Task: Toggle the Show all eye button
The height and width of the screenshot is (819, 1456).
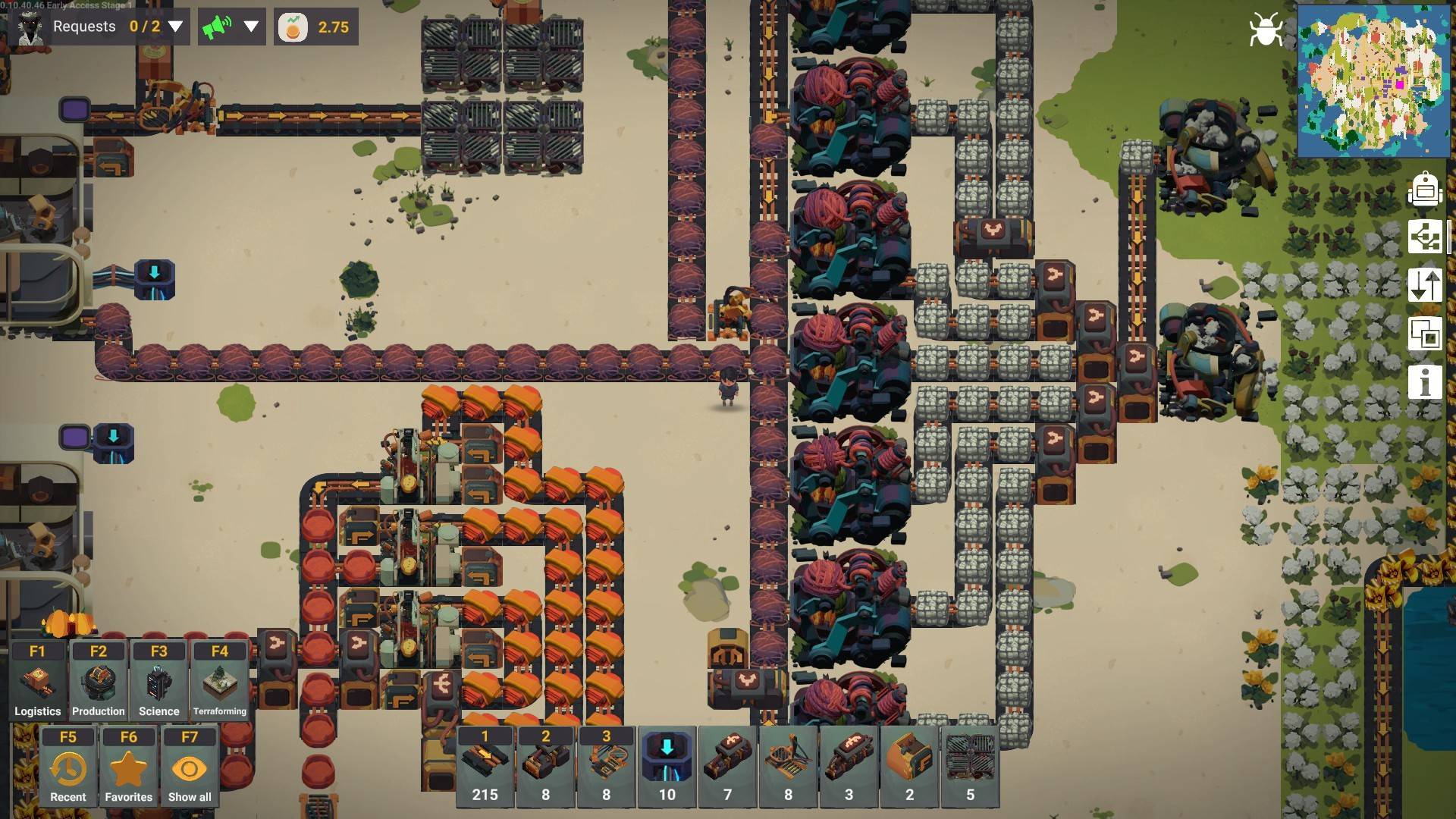Action: tap(190, 767)
